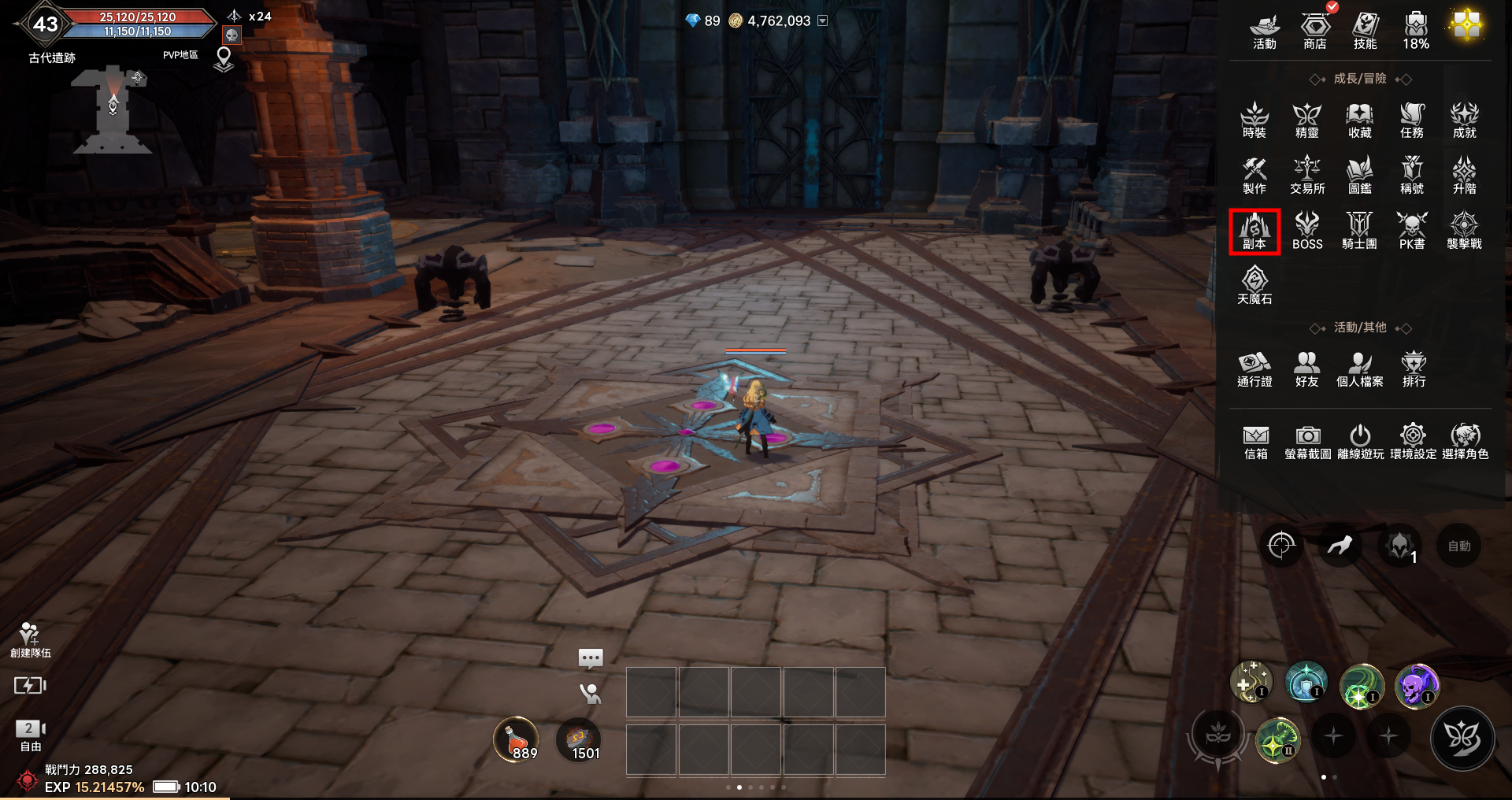Open the 副本 dungeon menu
Viewport: 1512px width, 800px height.
point(1254,231)
